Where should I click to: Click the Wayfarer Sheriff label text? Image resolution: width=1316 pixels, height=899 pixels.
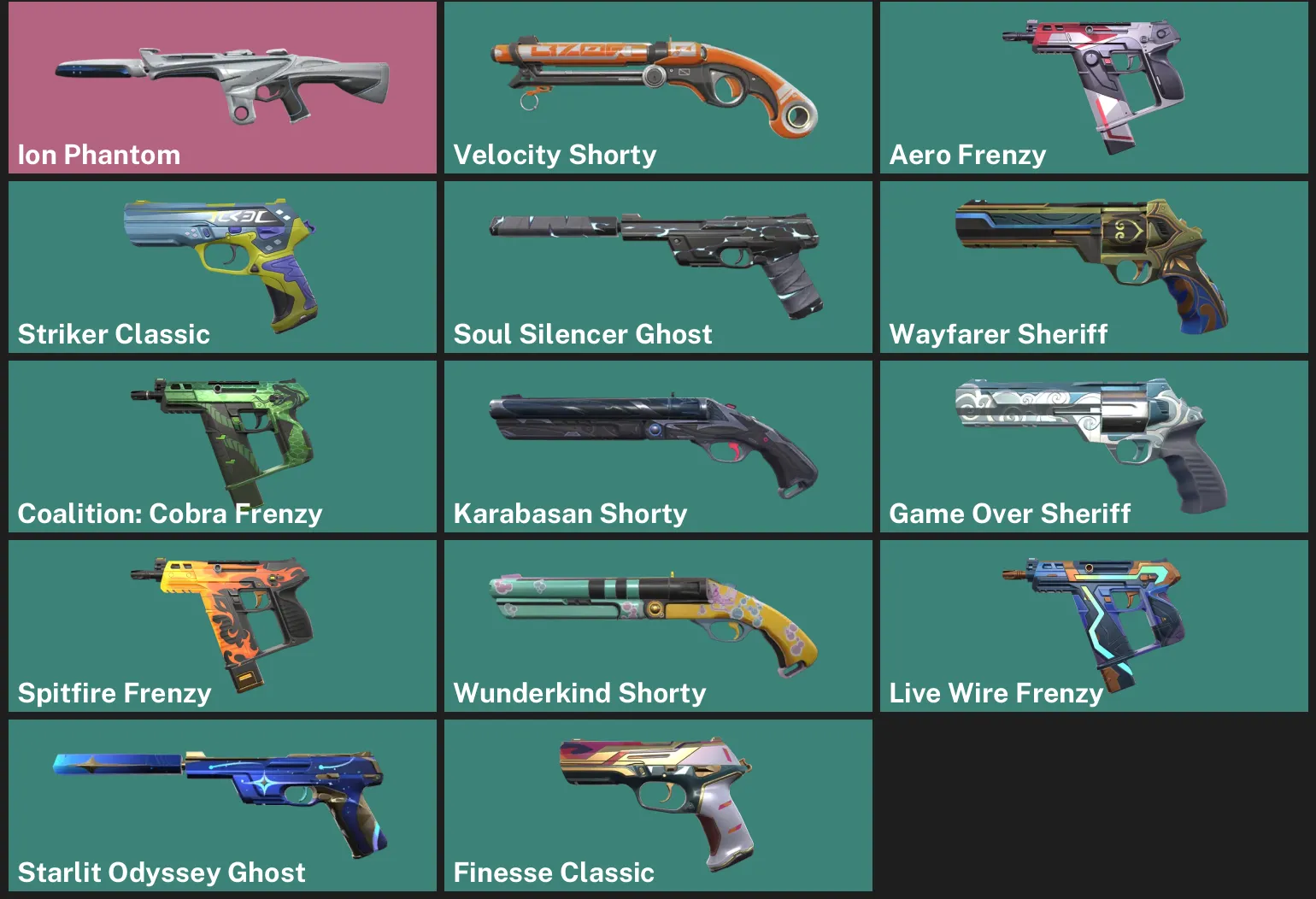[997, 334]
